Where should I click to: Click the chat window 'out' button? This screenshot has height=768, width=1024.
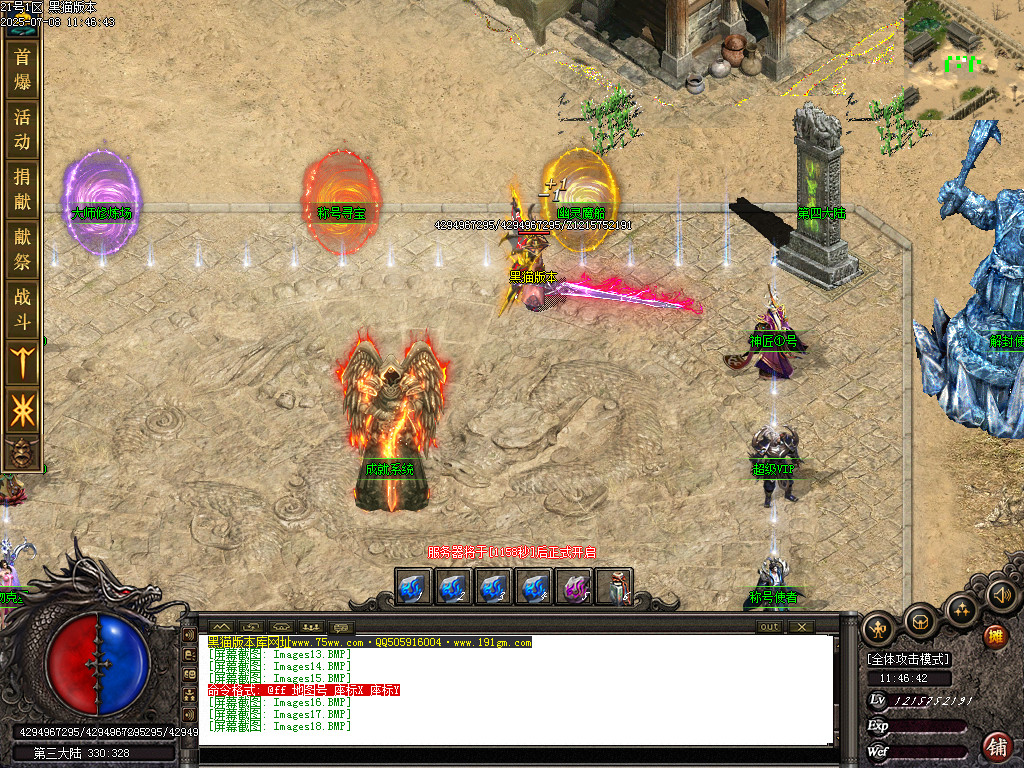[x=769, y=627]
